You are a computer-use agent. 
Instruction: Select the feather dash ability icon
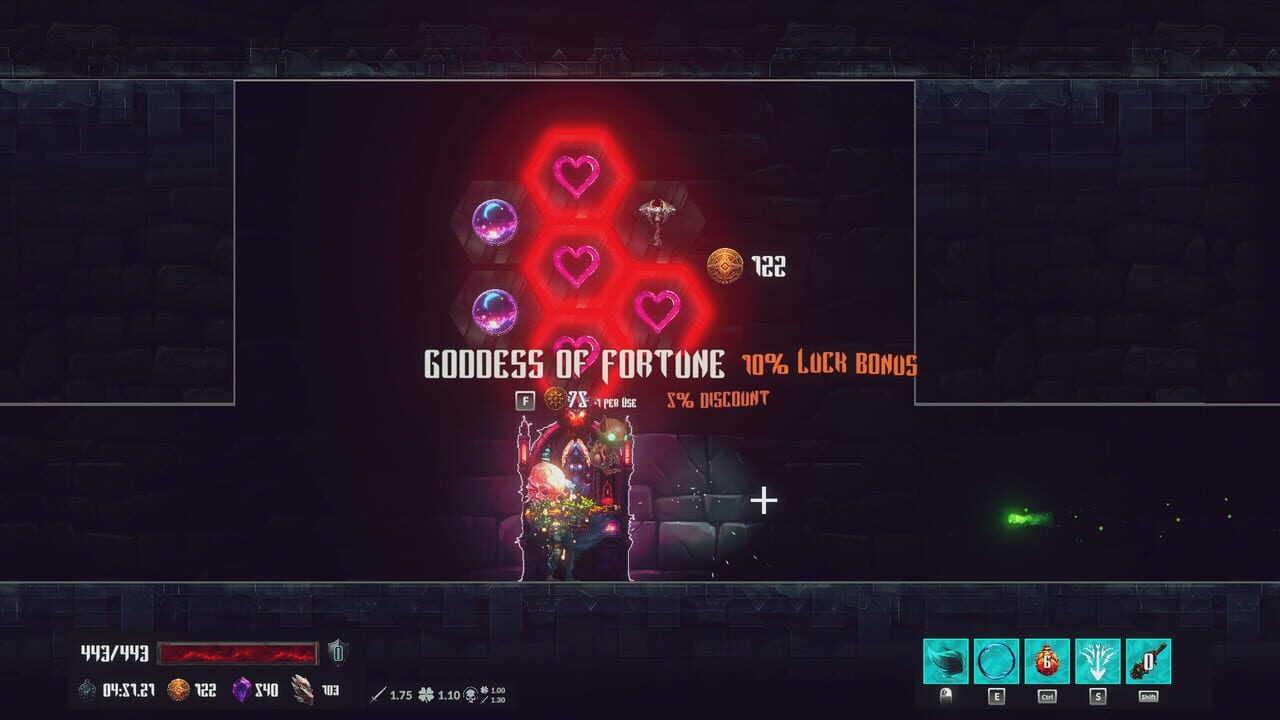pos(947,660)
